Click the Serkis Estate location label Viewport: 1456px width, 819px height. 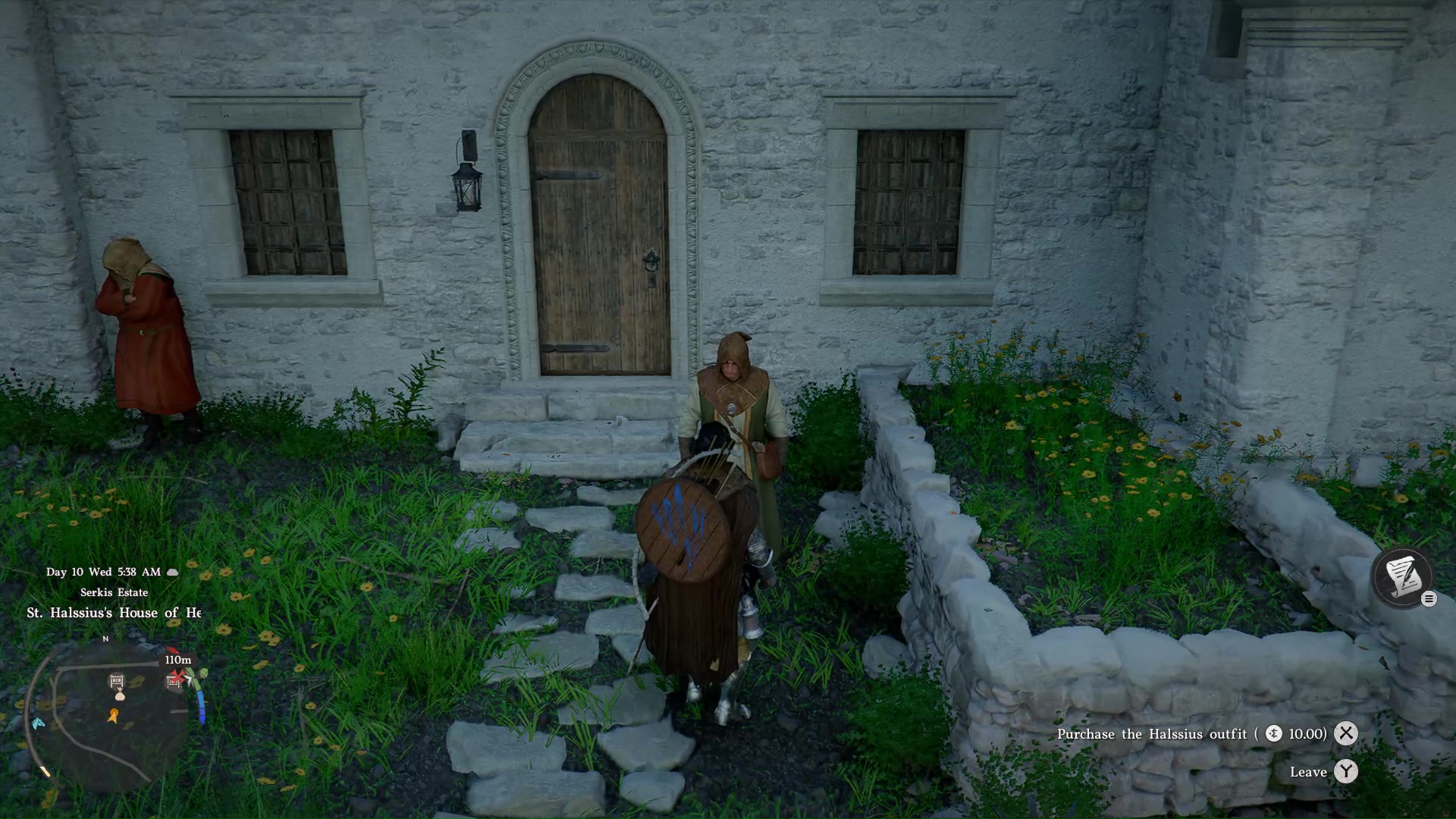115,592
